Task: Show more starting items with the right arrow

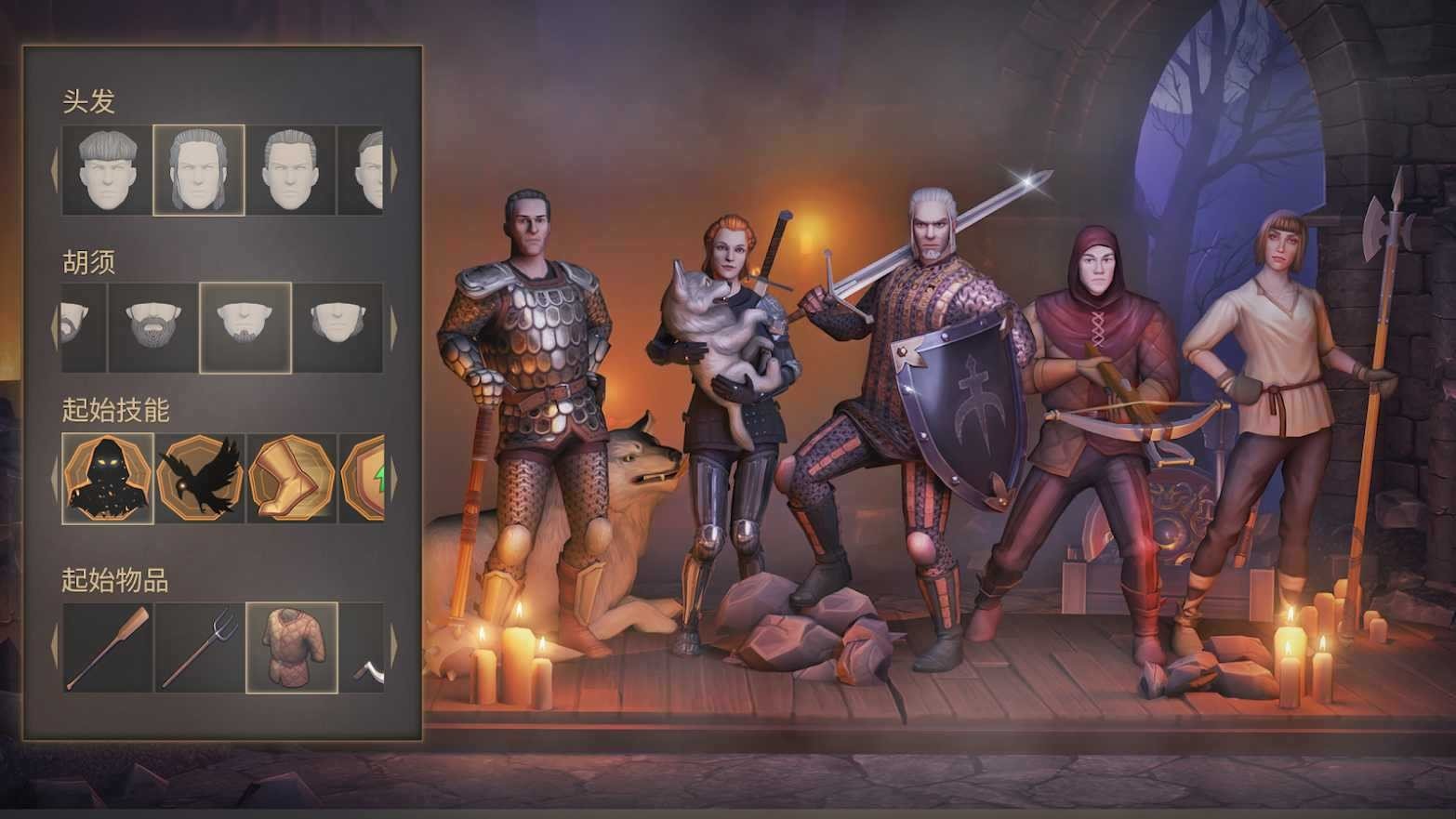Action: [x=393, y=647]
